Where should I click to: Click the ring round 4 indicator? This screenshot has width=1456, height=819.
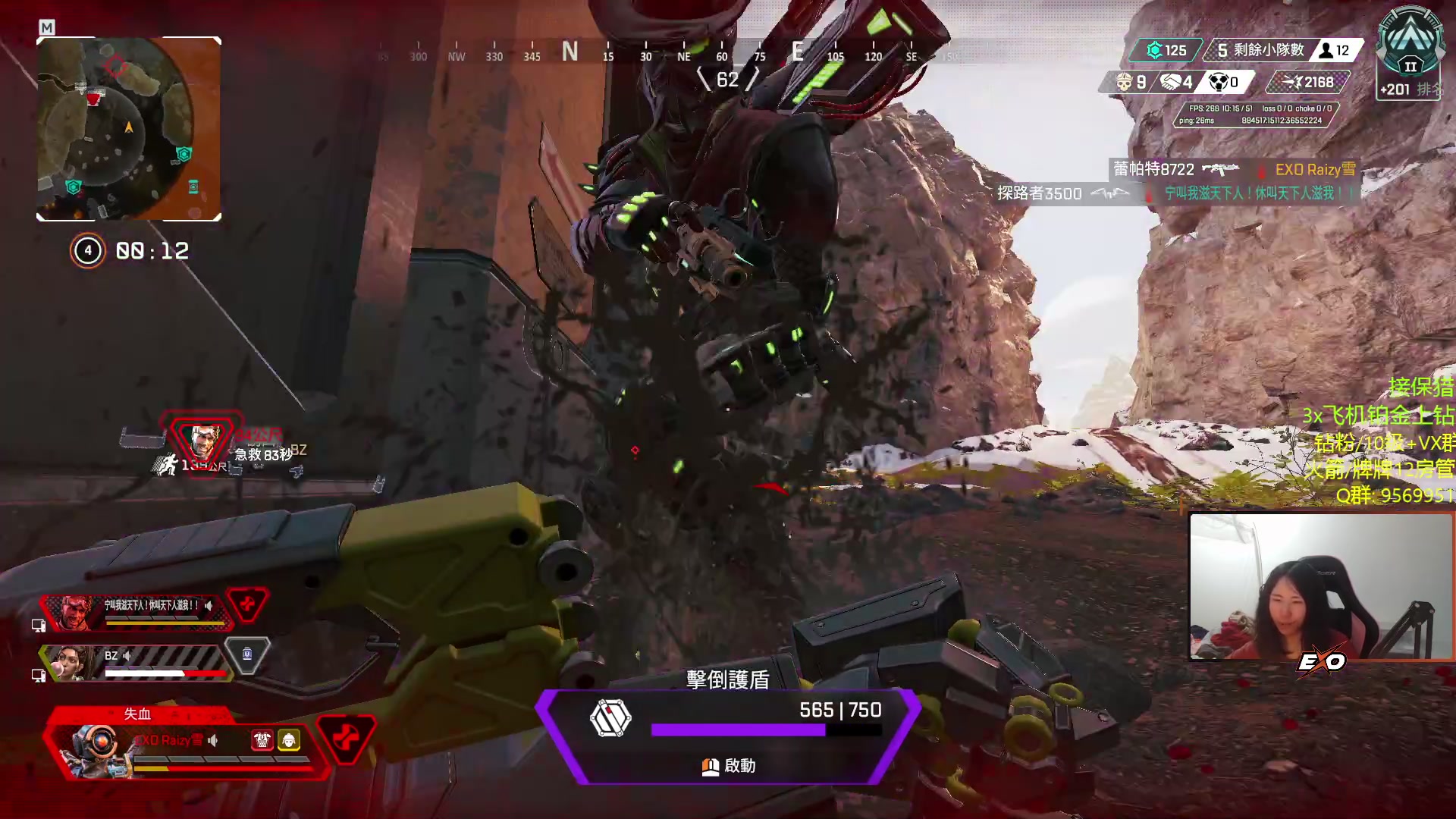(x=88, y=250)
